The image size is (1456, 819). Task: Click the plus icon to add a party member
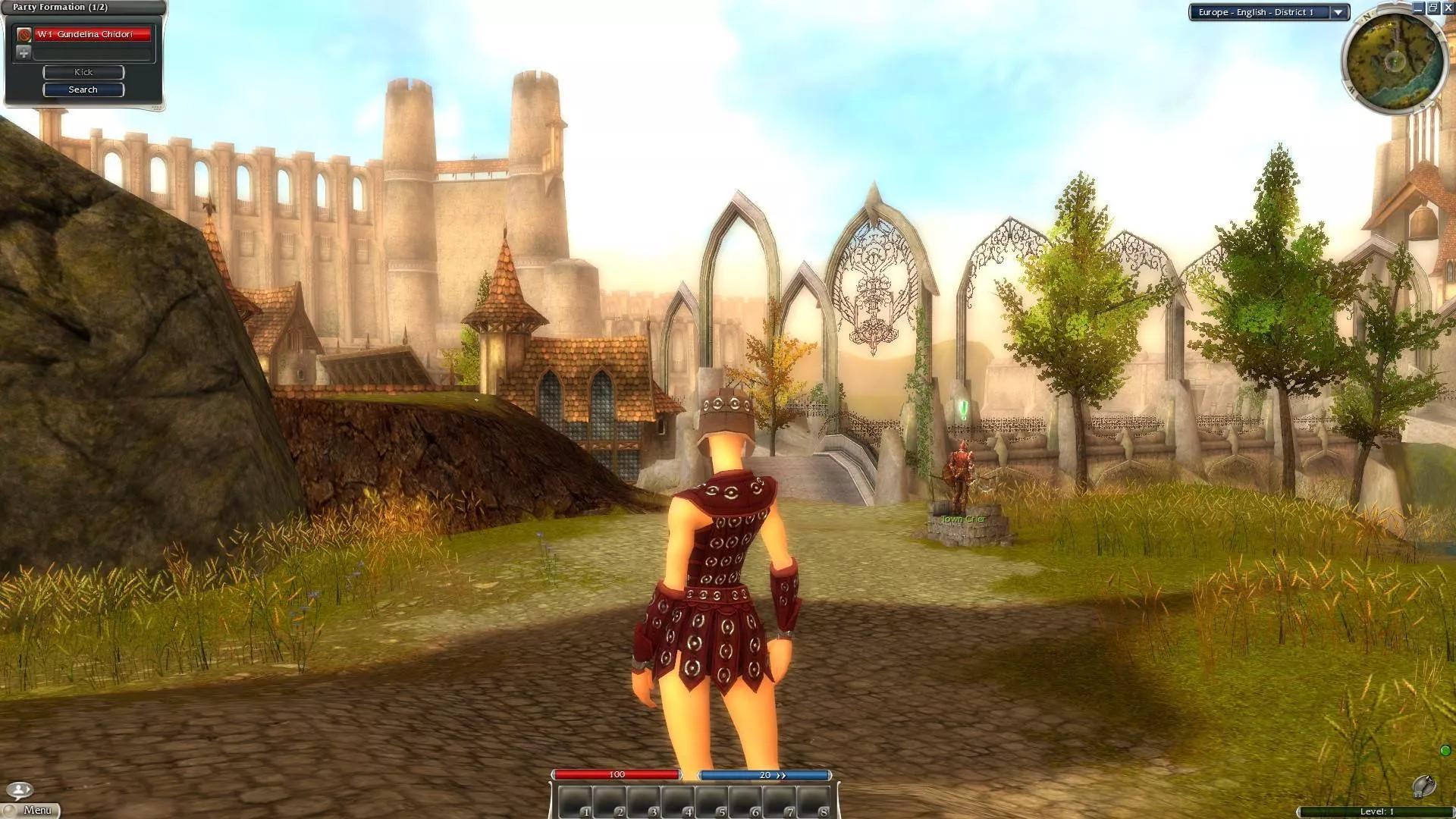[x=22, y=52]
